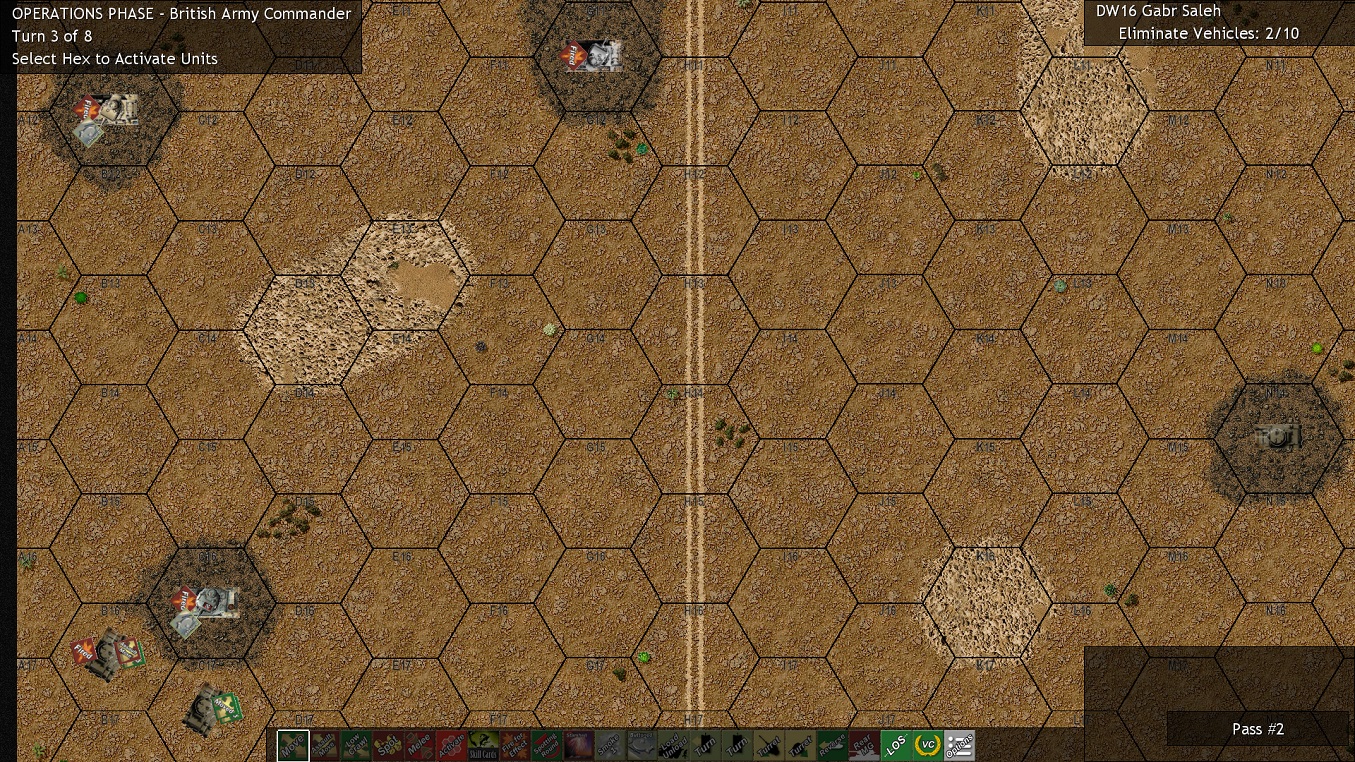
Task: Activate the Low Crawl command
Action: click(356, 745)
